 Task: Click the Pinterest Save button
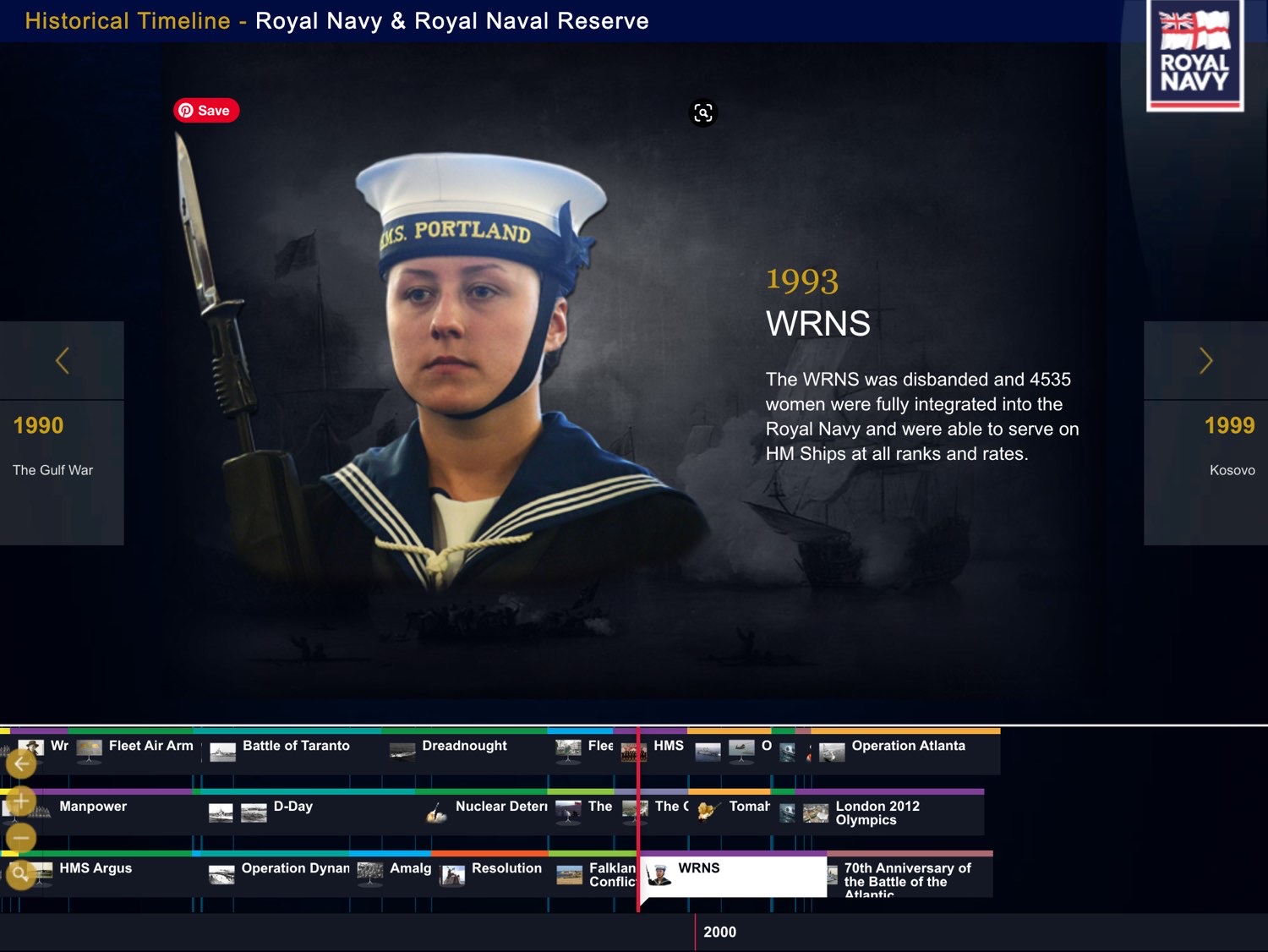tap(206, 111)
